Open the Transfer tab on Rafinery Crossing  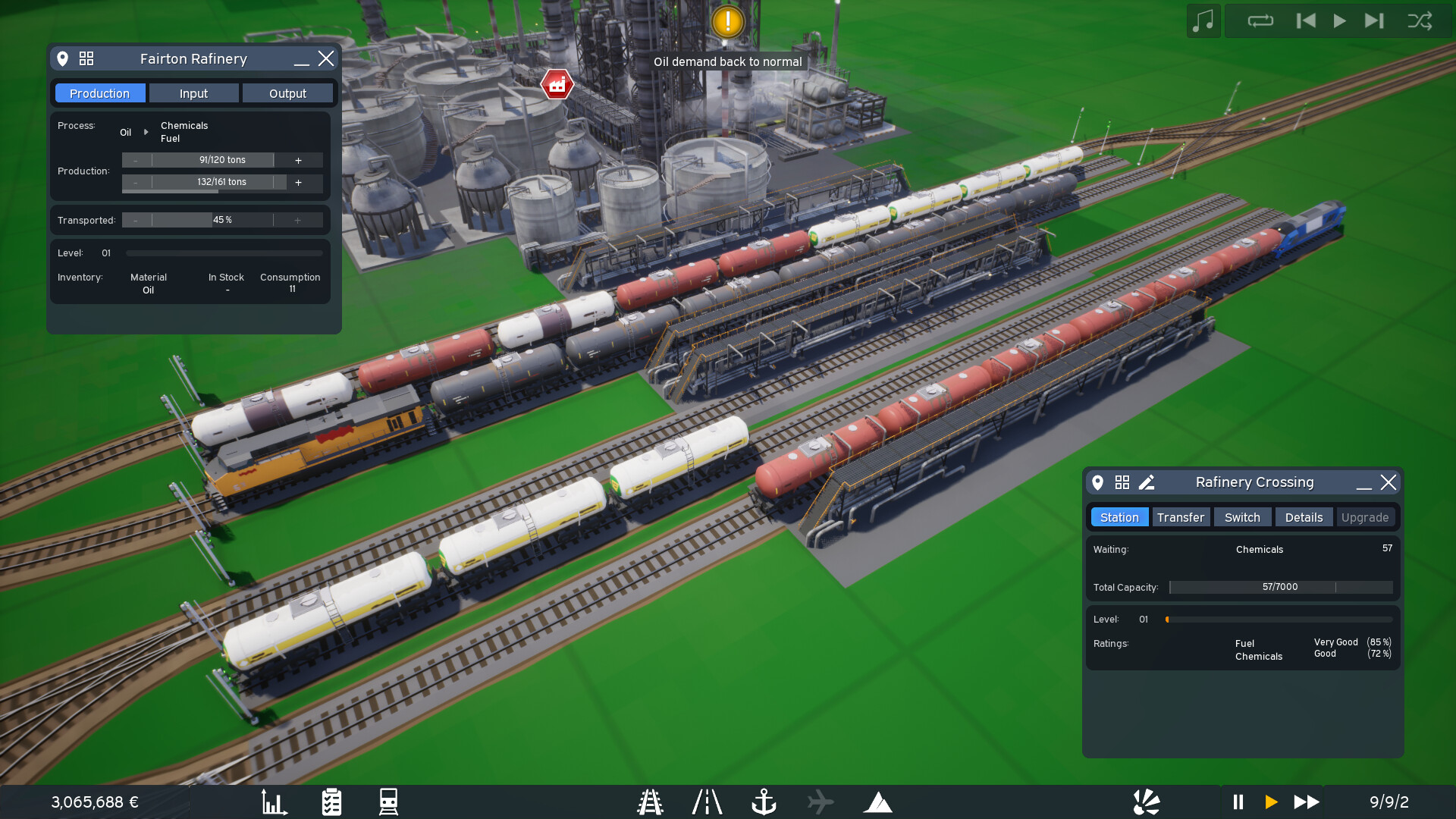[1181, 516]
